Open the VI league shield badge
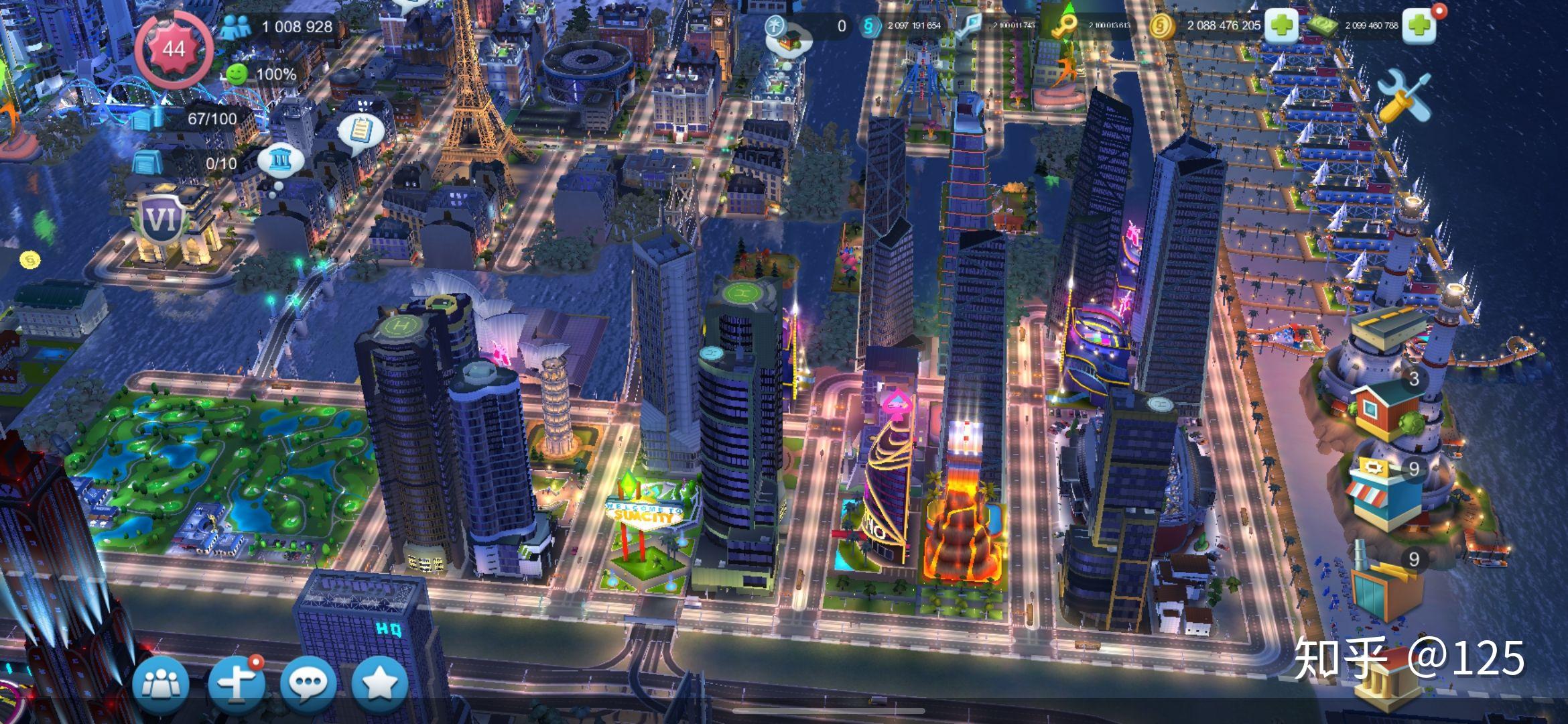This screenshot has height=724, width=1568. coord(161,219)
